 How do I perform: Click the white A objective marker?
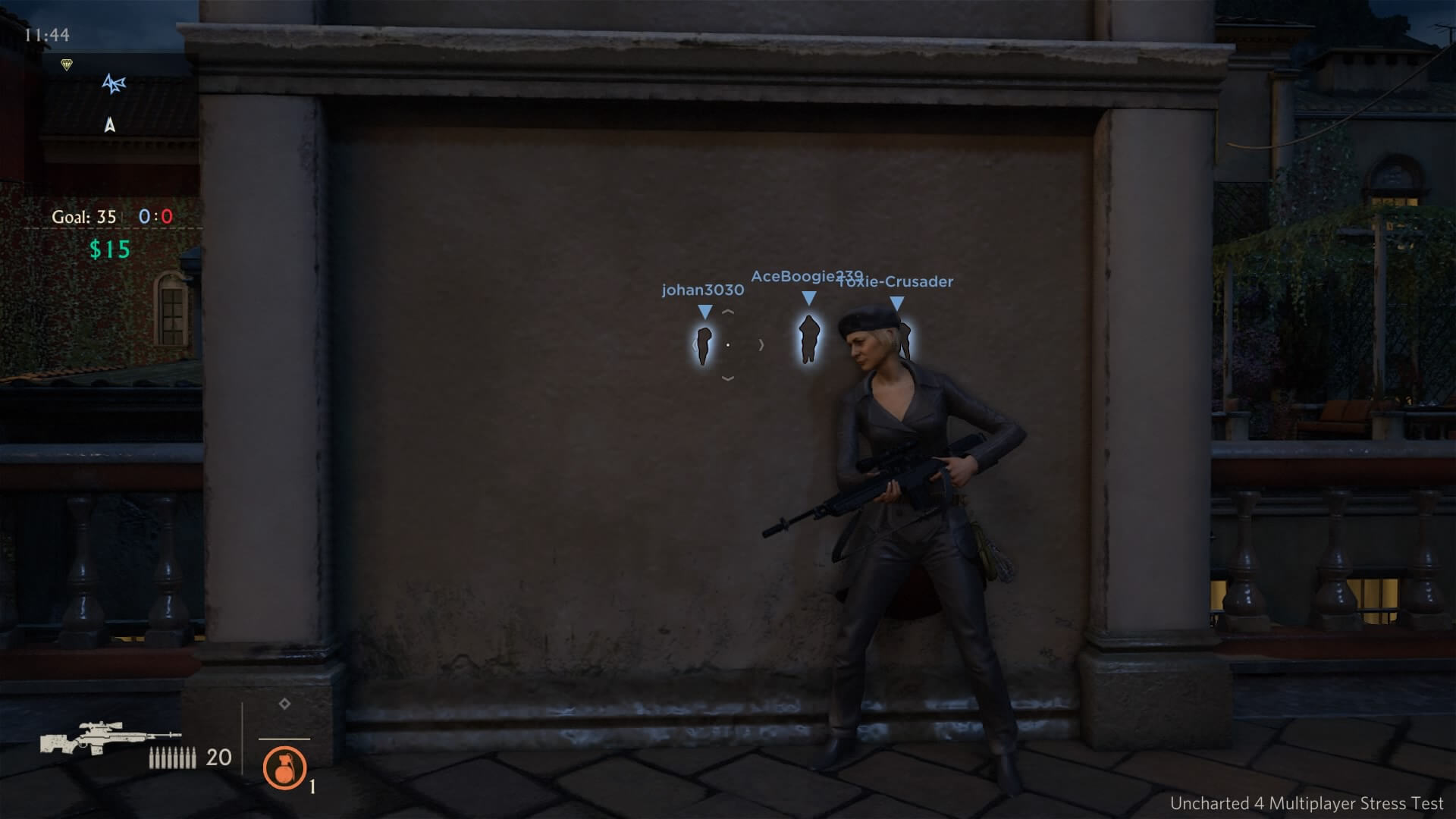pos(110,125)
